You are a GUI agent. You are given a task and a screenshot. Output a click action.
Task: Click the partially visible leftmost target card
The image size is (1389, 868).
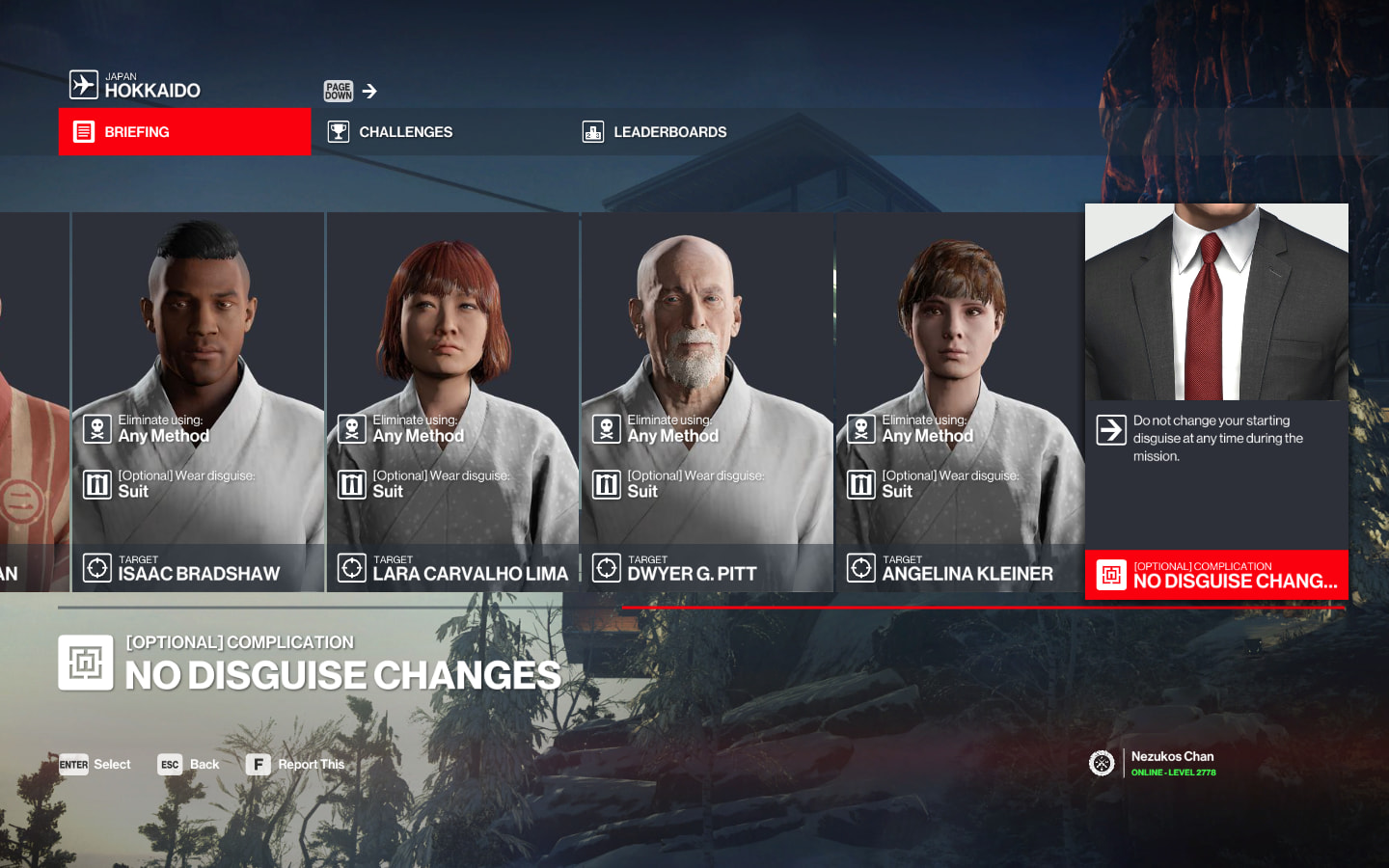click(34, 401)
